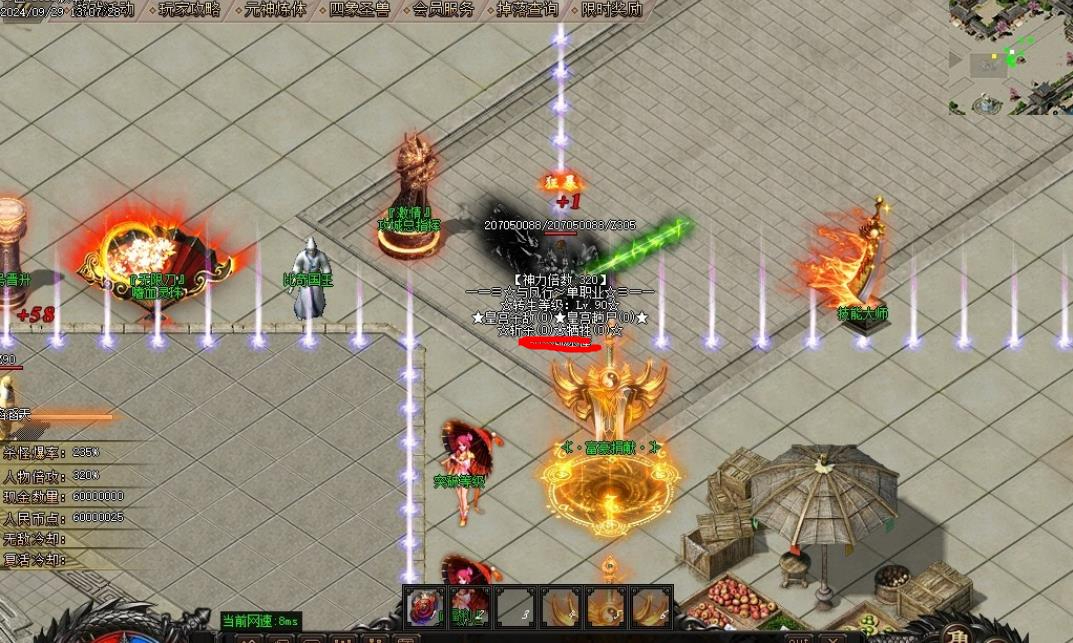Image resolution: width=1073 pixels, height=643 pixels.
Task: Open the 玩家攻略 player guide menu
Action: [x=190, y=10]
